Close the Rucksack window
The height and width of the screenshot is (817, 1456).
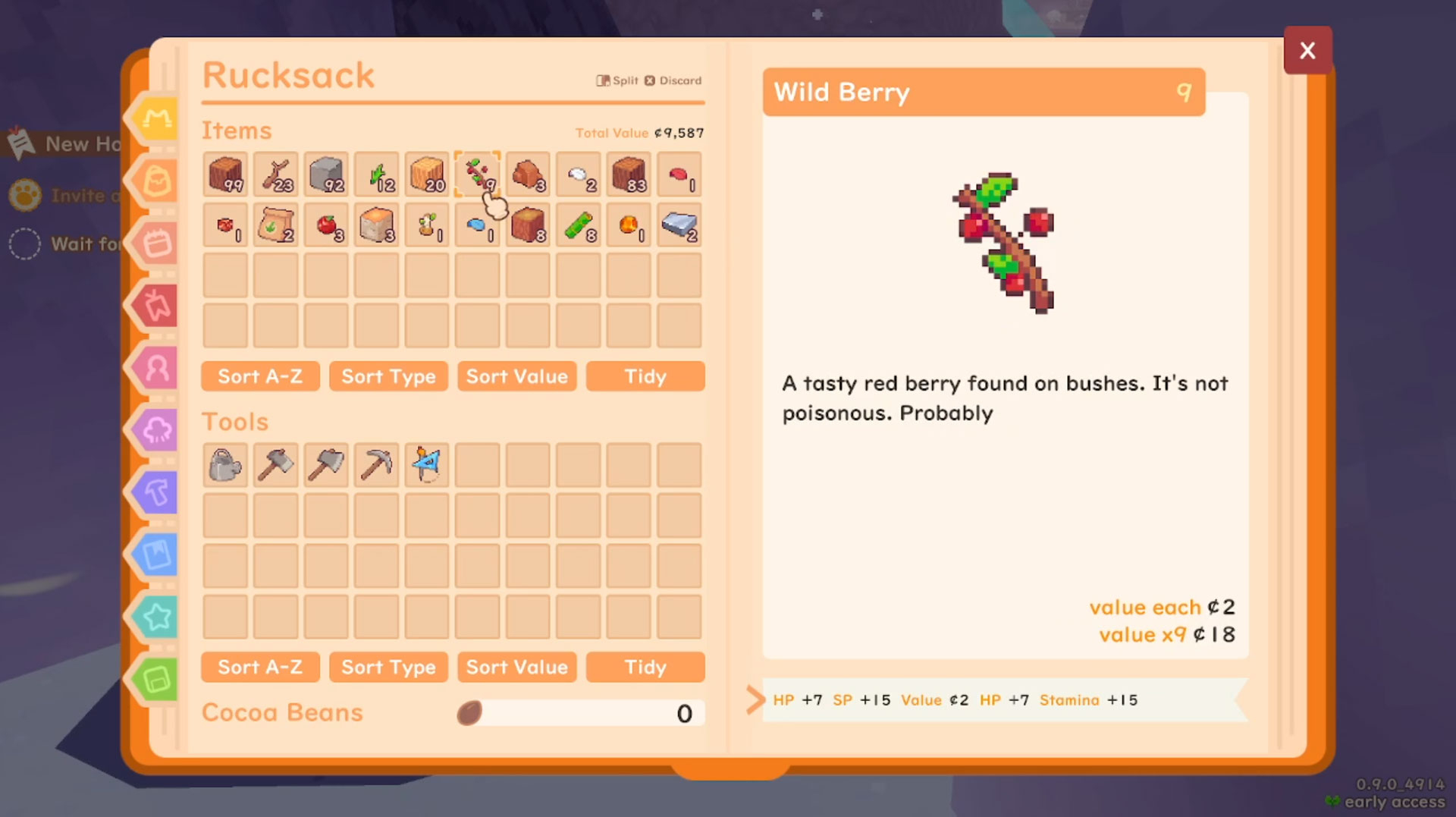click(1307, 51)
